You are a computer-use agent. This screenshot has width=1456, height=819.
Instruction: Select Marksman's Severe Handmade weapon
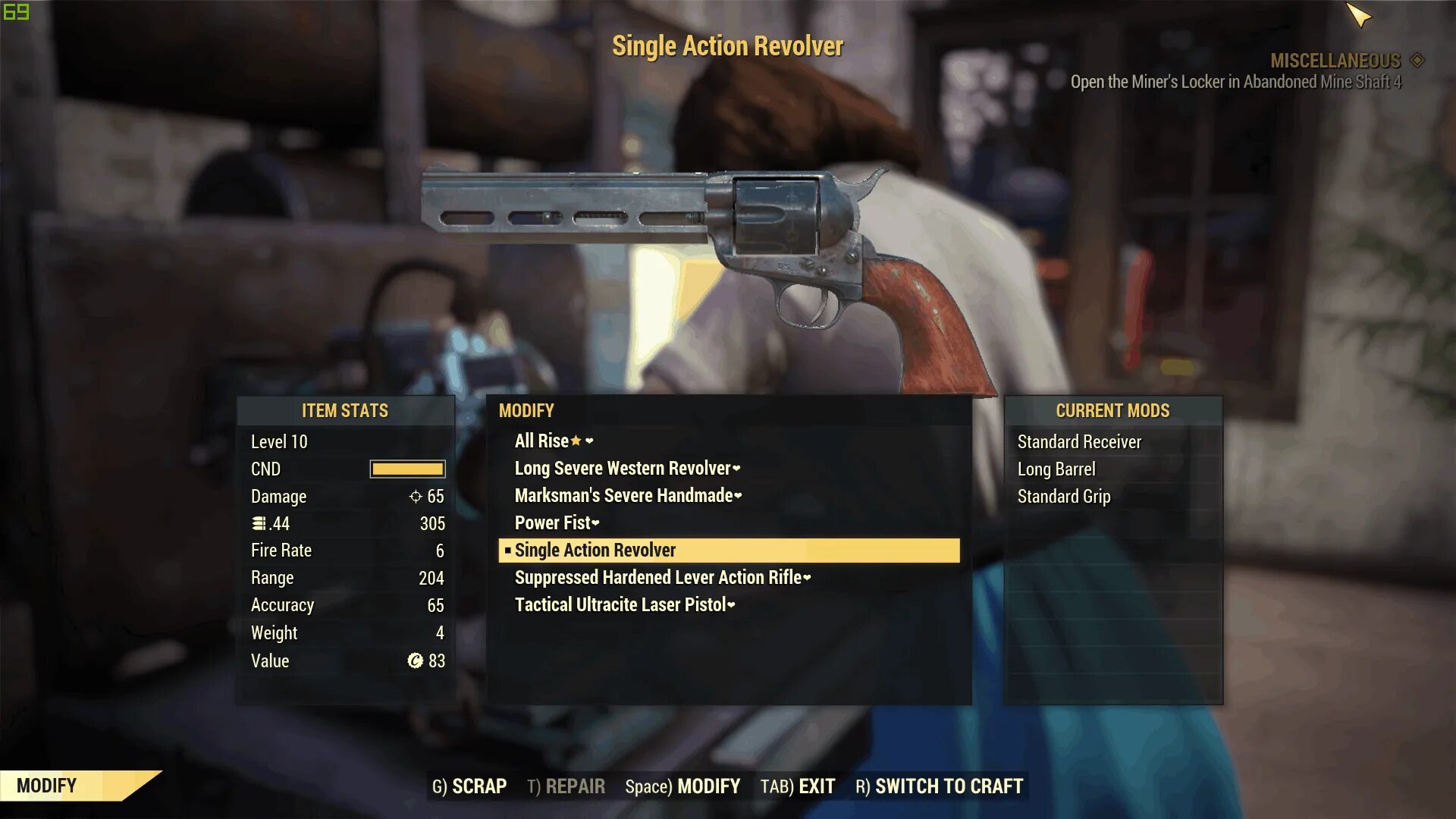click(623, 495)
